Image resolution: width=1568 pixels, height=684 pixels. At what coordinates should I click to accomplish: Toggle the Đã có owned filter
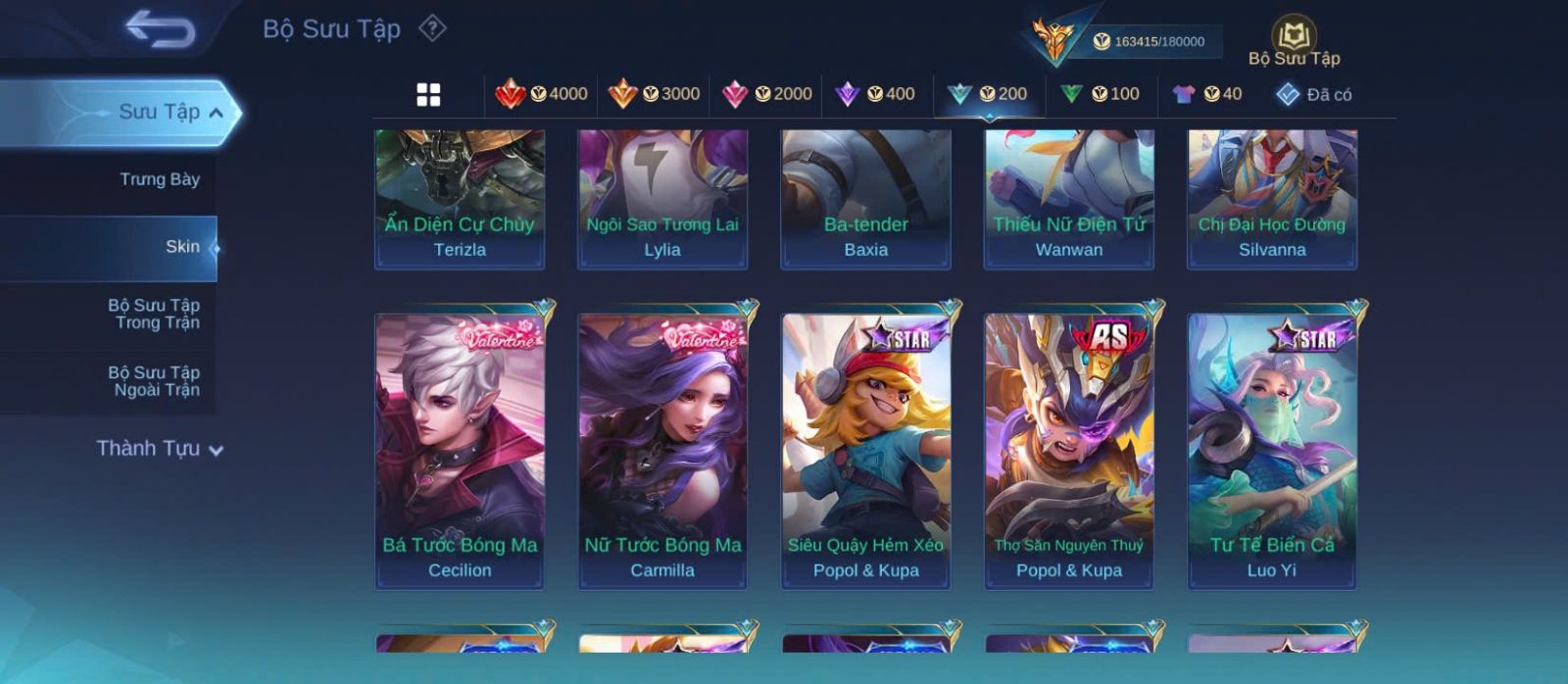click(1313, 94)
